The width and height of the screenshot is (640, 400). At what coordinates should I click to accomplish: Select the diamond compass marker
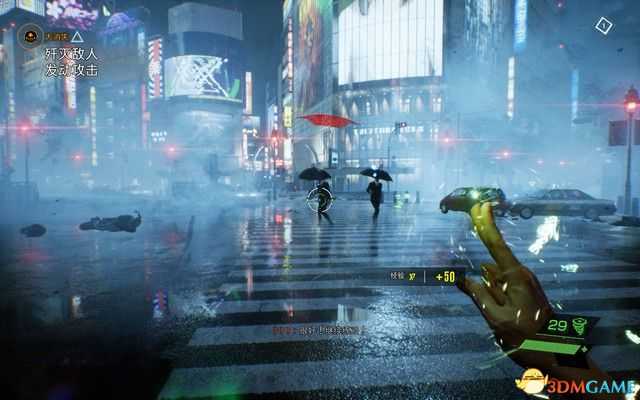[x=602, y=25]
